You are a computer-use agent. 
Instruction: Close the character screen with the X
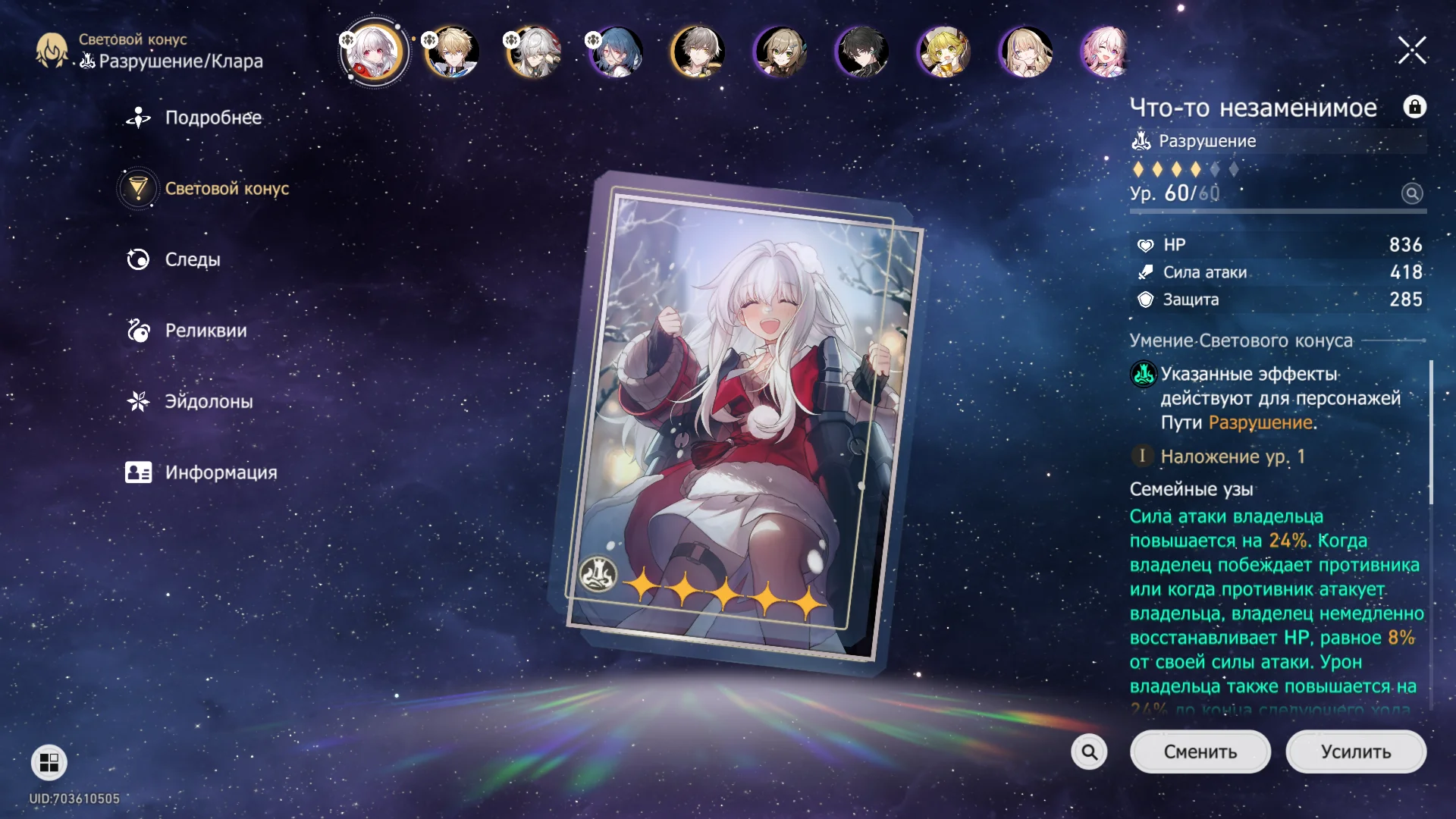1412,51
